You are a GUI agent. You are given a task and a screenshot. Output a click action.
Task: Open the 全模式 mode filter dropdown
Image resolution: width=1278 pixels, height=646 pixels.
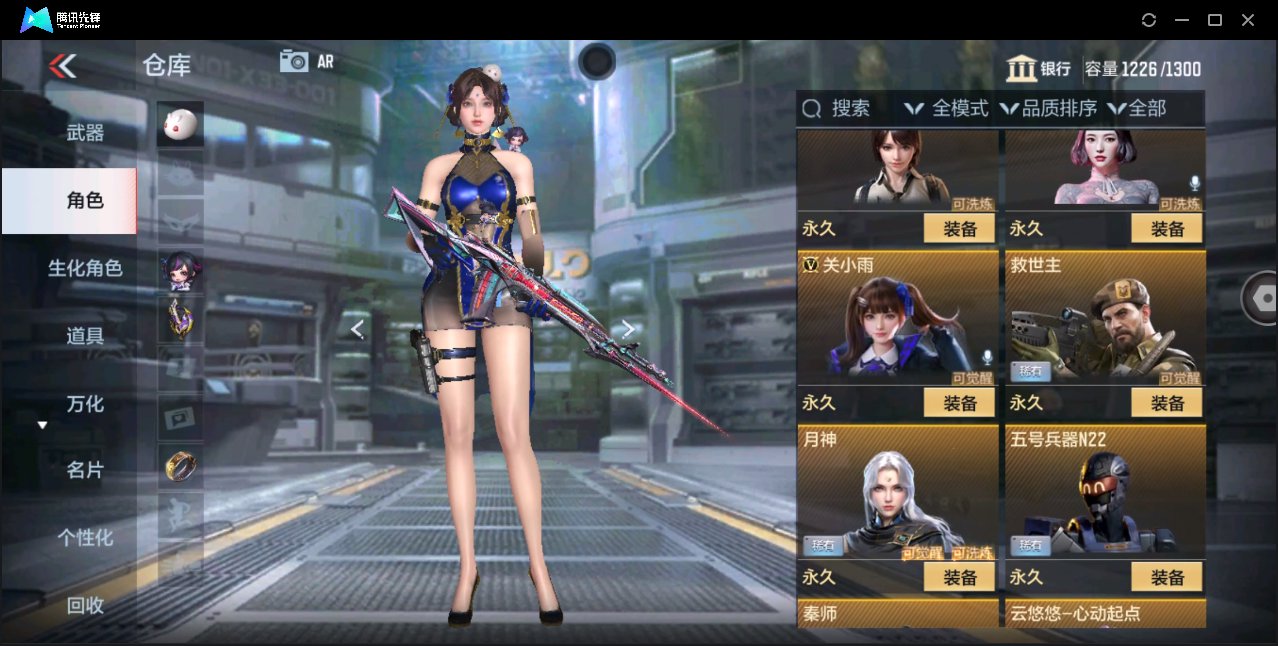point(947,108)
